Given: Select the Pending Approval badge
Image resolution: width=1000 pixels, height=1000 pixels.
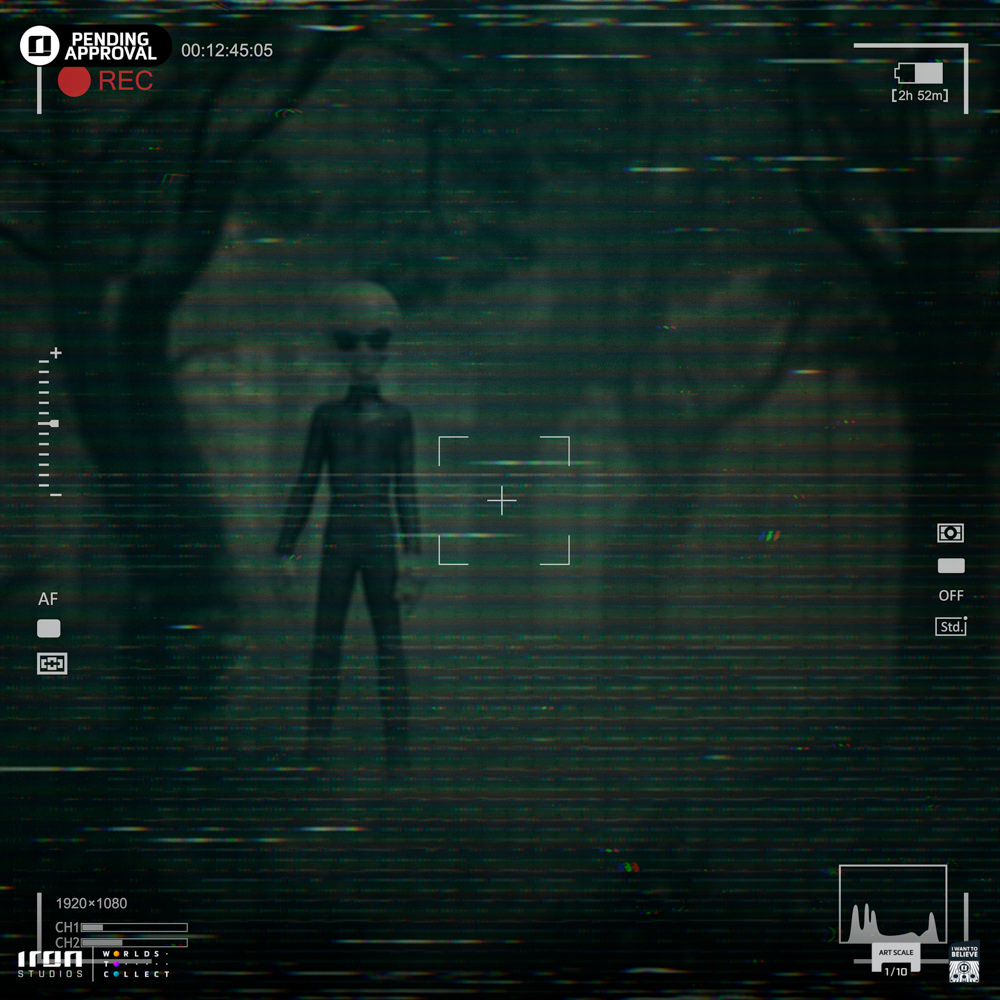Looking at the screenshot, I should 95,45.
